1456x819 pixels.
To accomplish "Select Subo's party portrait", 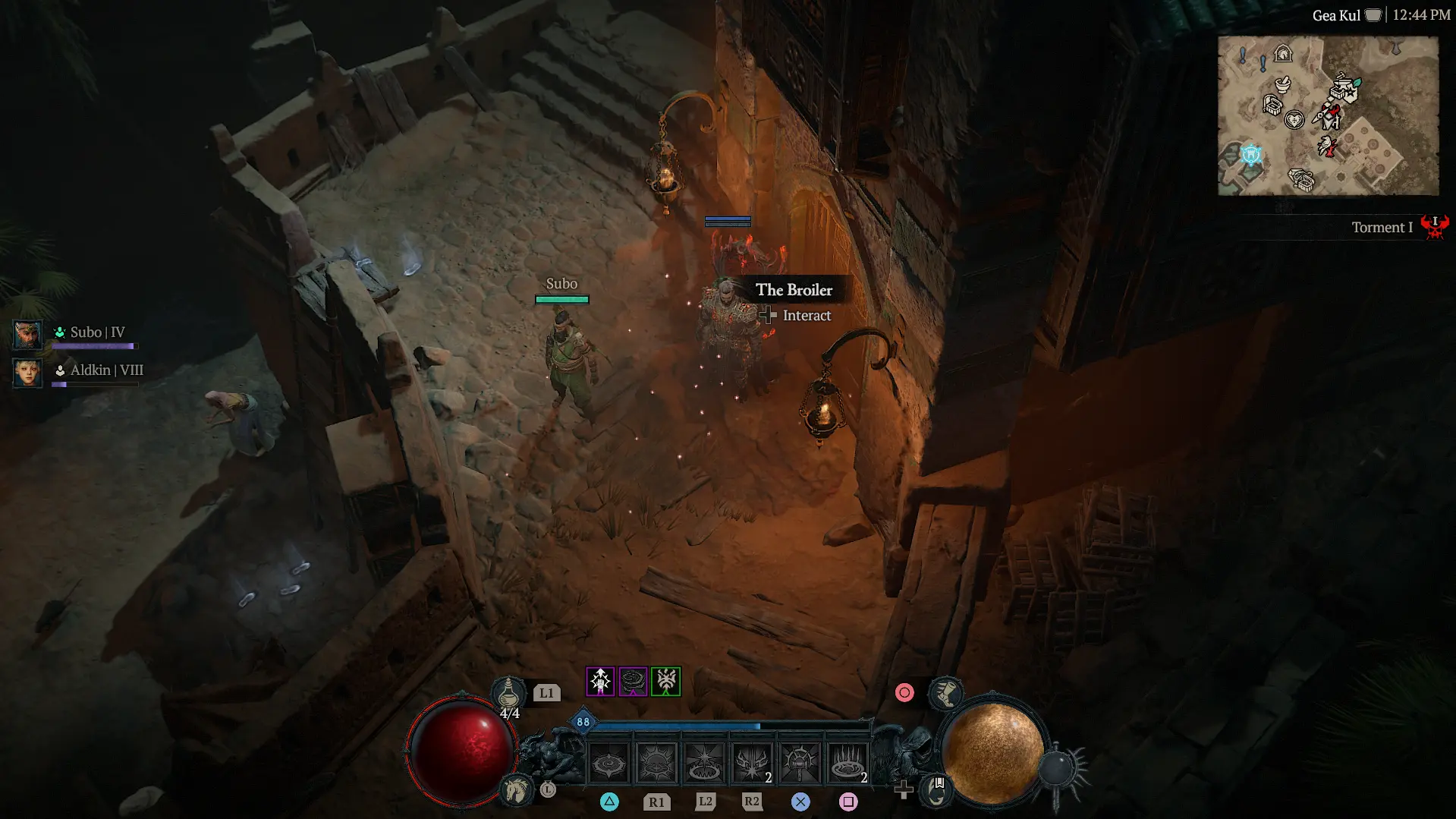I will (x=27, y=335).
